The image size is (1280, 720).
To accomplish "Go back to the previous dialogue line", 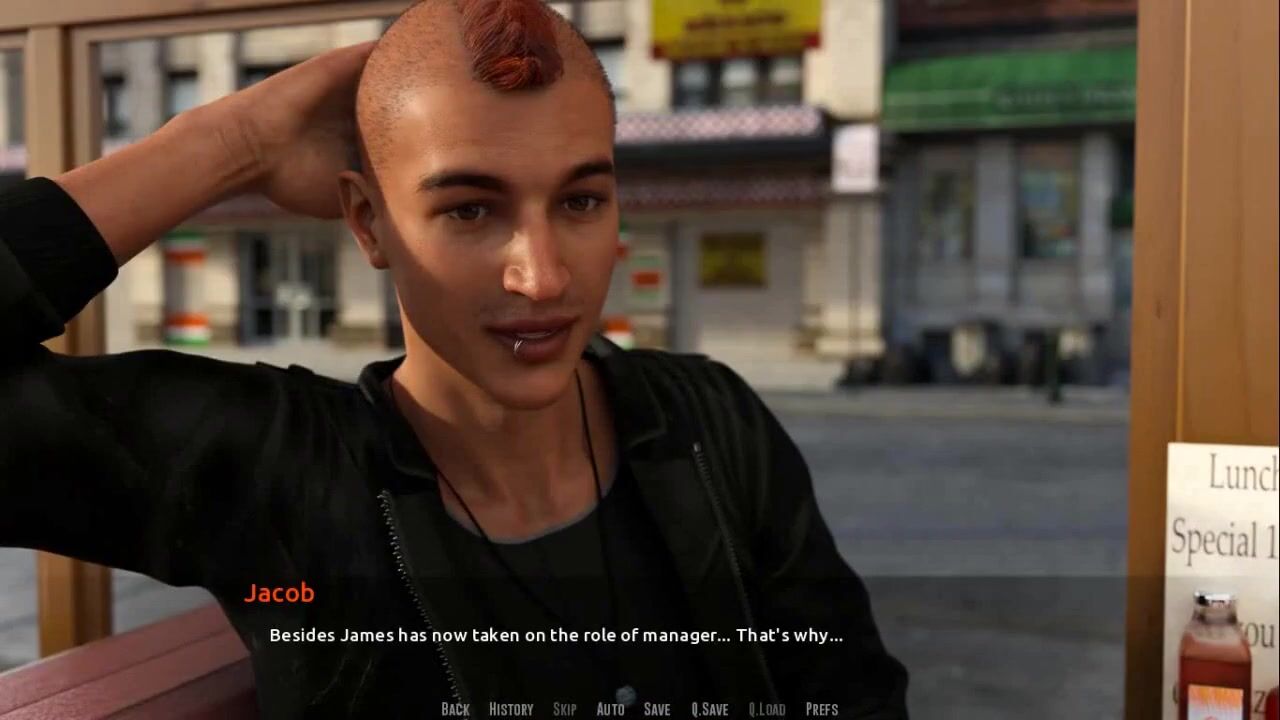I will pyautogui.click(x=455, y=709).
